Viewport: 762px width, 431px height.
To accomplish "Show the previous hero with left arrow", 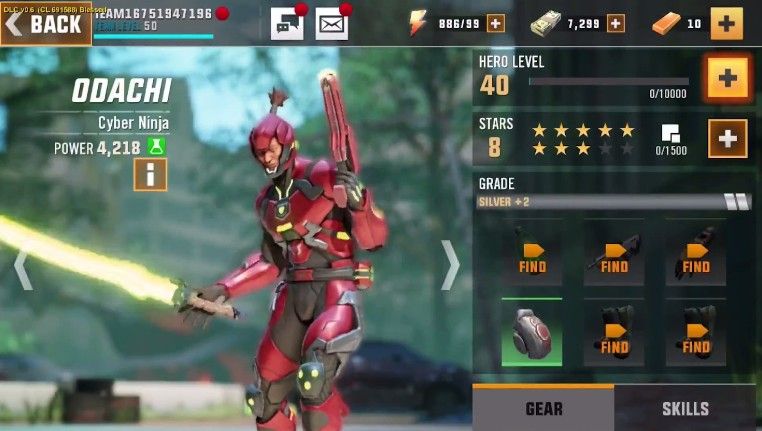I will coord(21,268).
